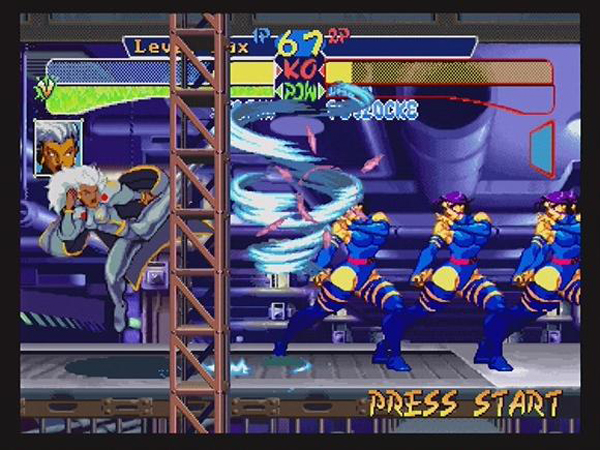The image size is (600, 450).
Task: Click Storm's character portrait
Action: point(57,146)
